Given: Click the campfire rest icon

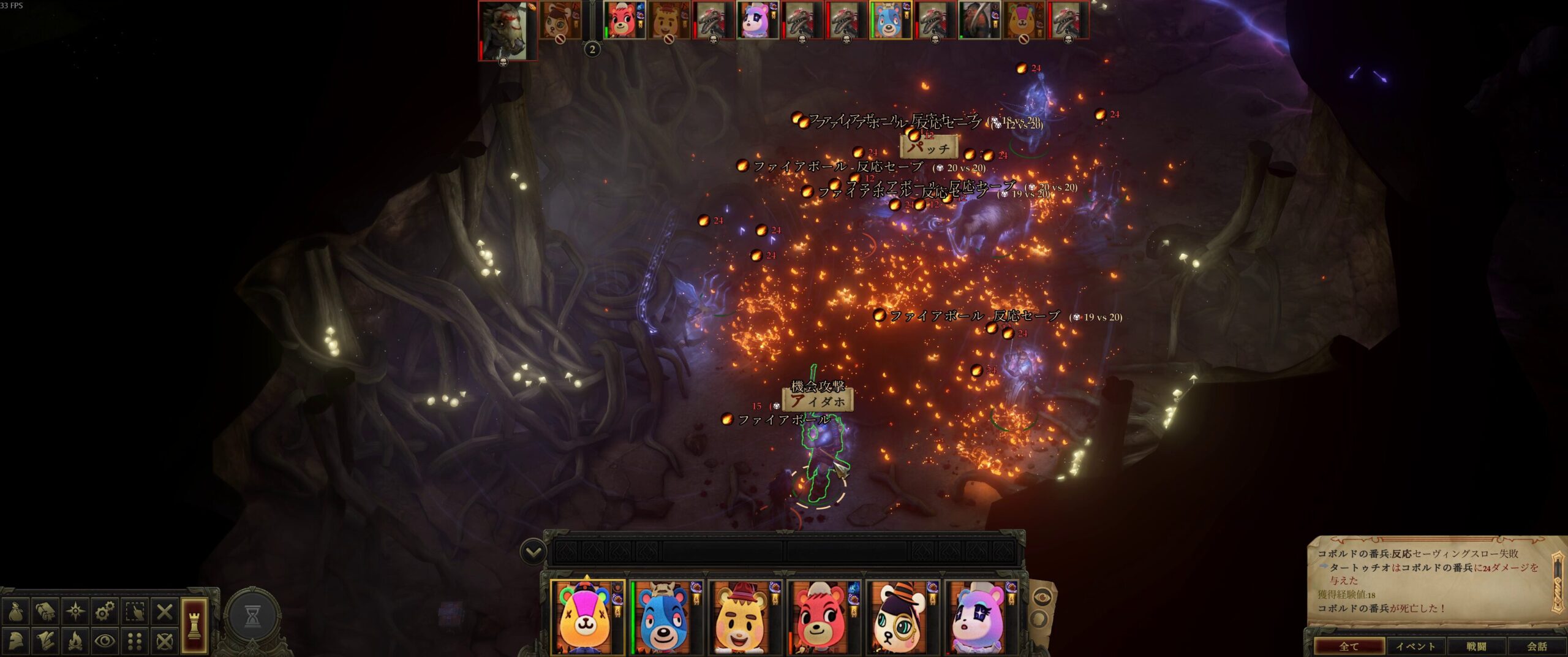Looking at the screenshot, I should coord(75,641).
